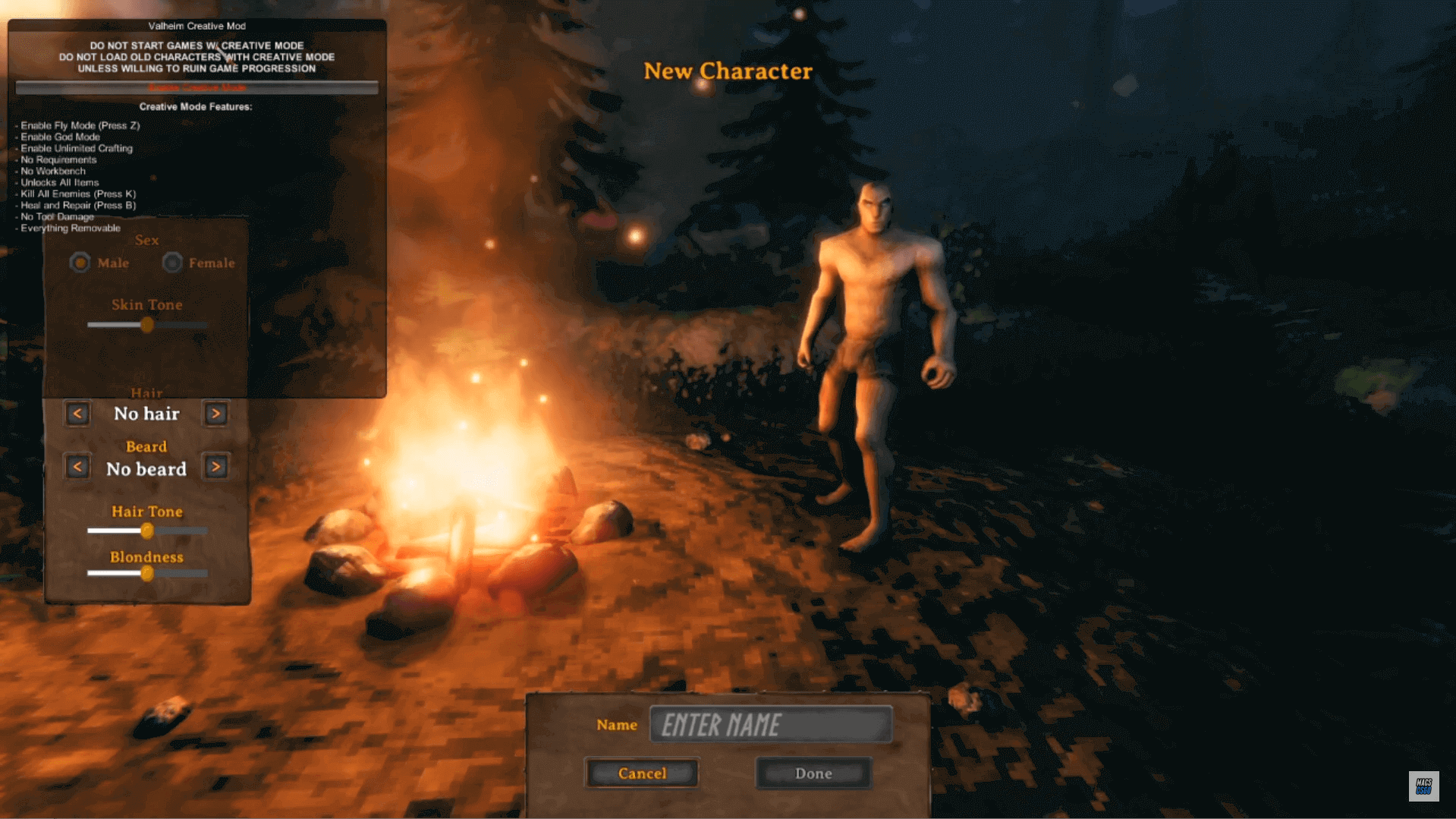Enable Creative Mode in the mod panel
1456x819 pixels.
(x=197, y=87)
